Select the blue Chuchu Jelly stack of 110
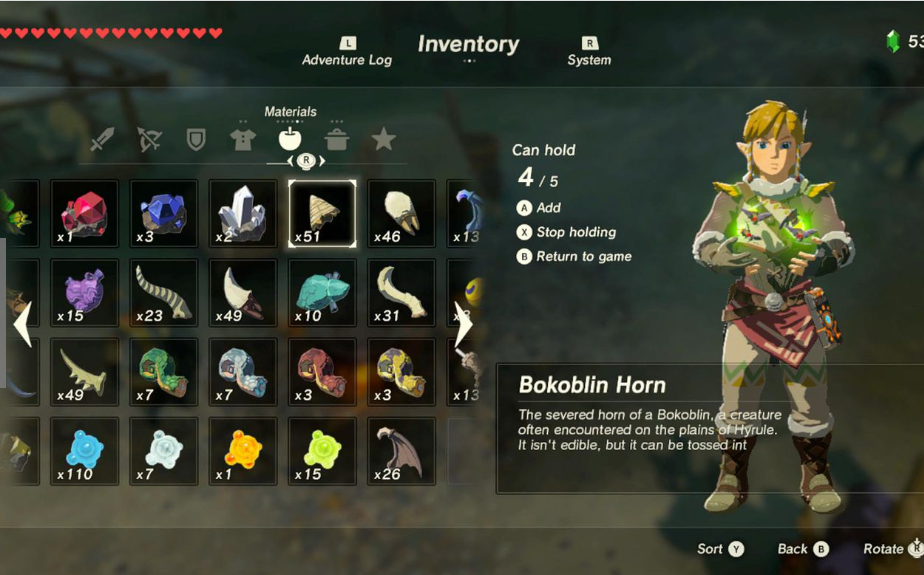The image size is (924, 575). 85,450
